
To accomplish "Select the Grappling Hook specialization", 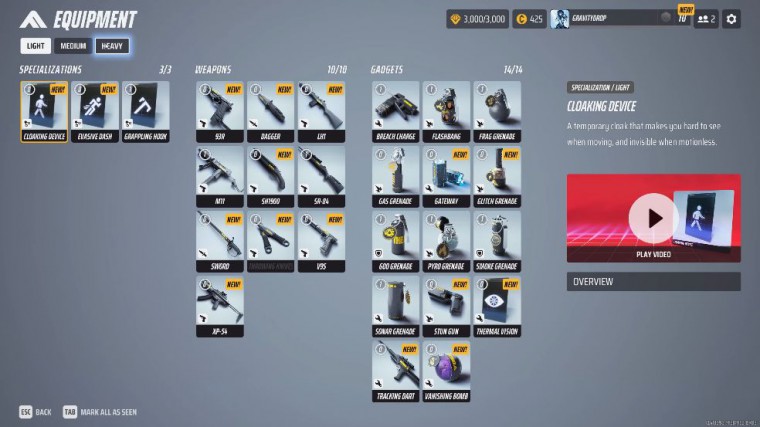I will click(146, 111).
